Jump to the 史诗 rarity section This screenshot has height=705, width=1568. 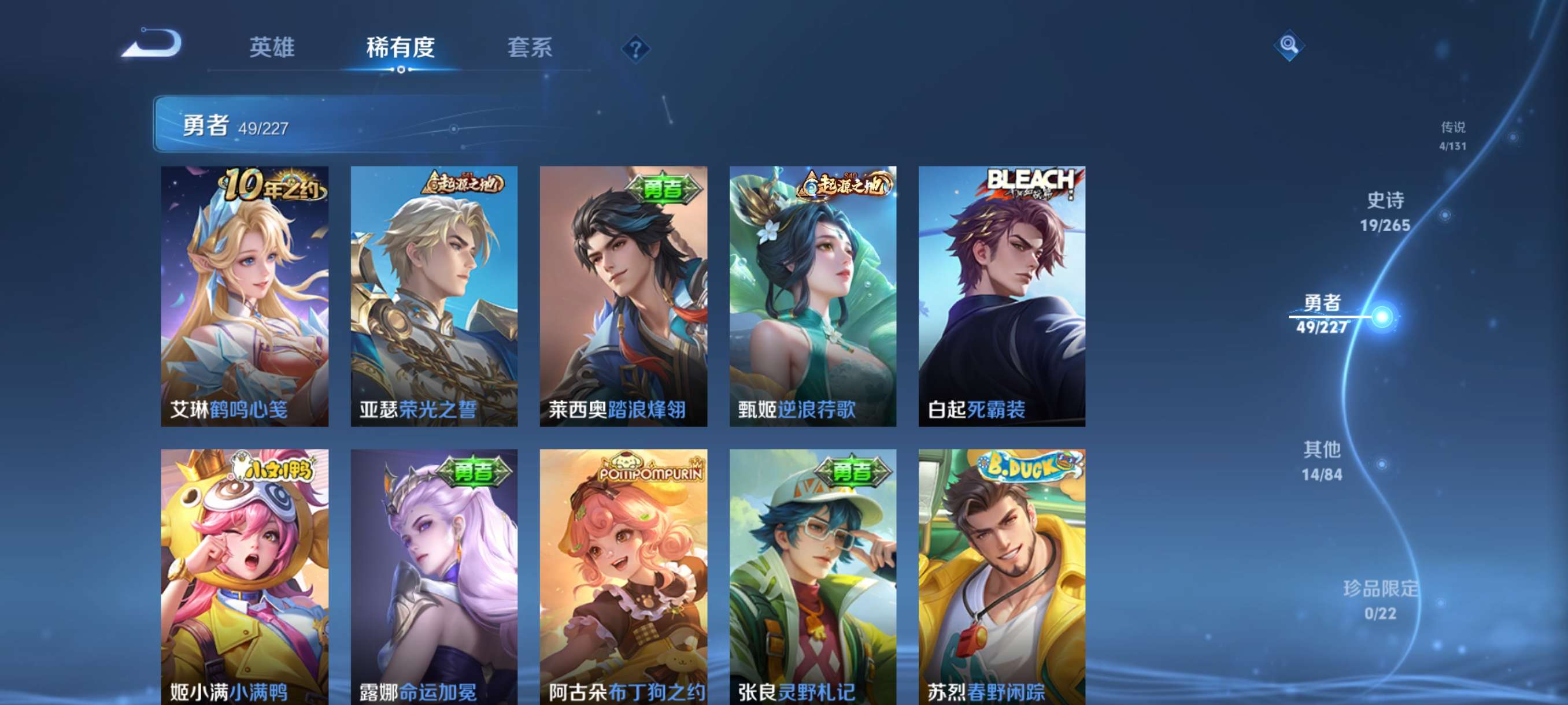point(1385,211)
